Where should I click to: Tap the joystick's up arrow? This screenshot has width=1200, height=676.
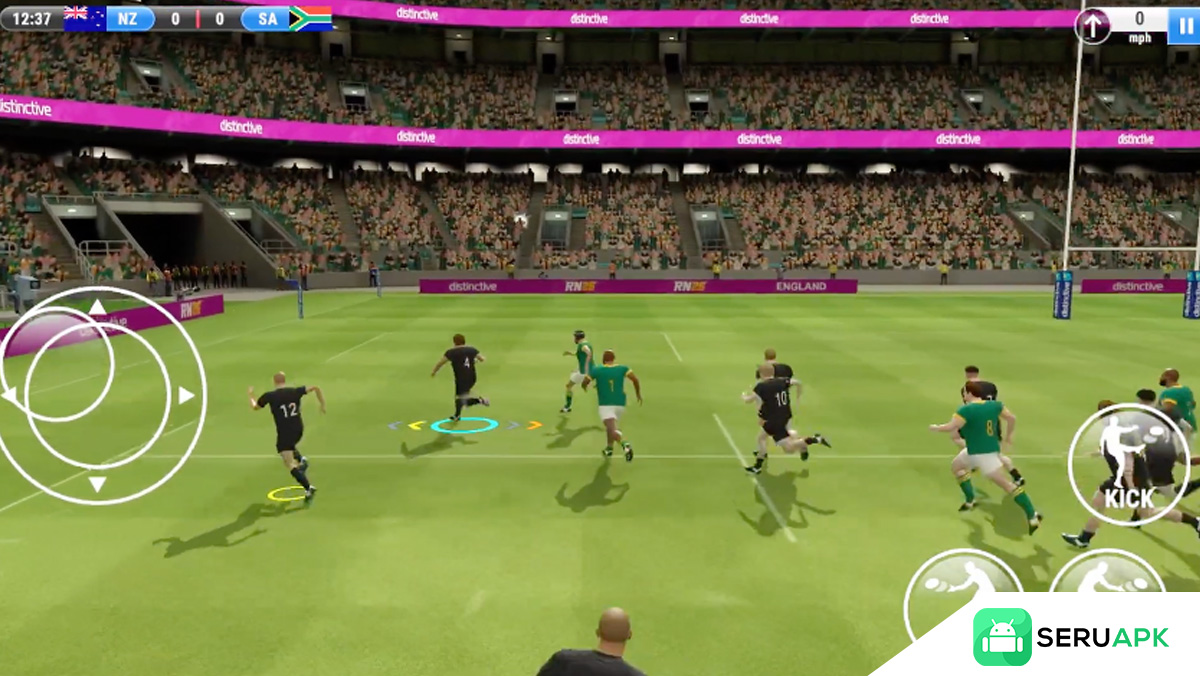tap(97, 306)
